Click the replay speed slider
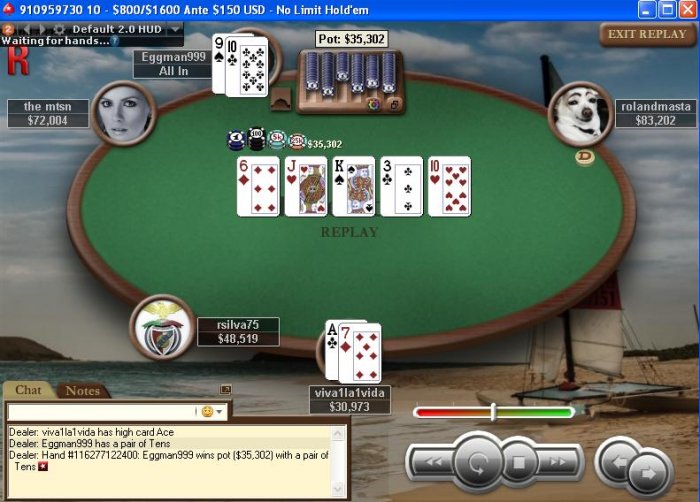Screen dimensions: 700x502 click(x=493, y=411)
